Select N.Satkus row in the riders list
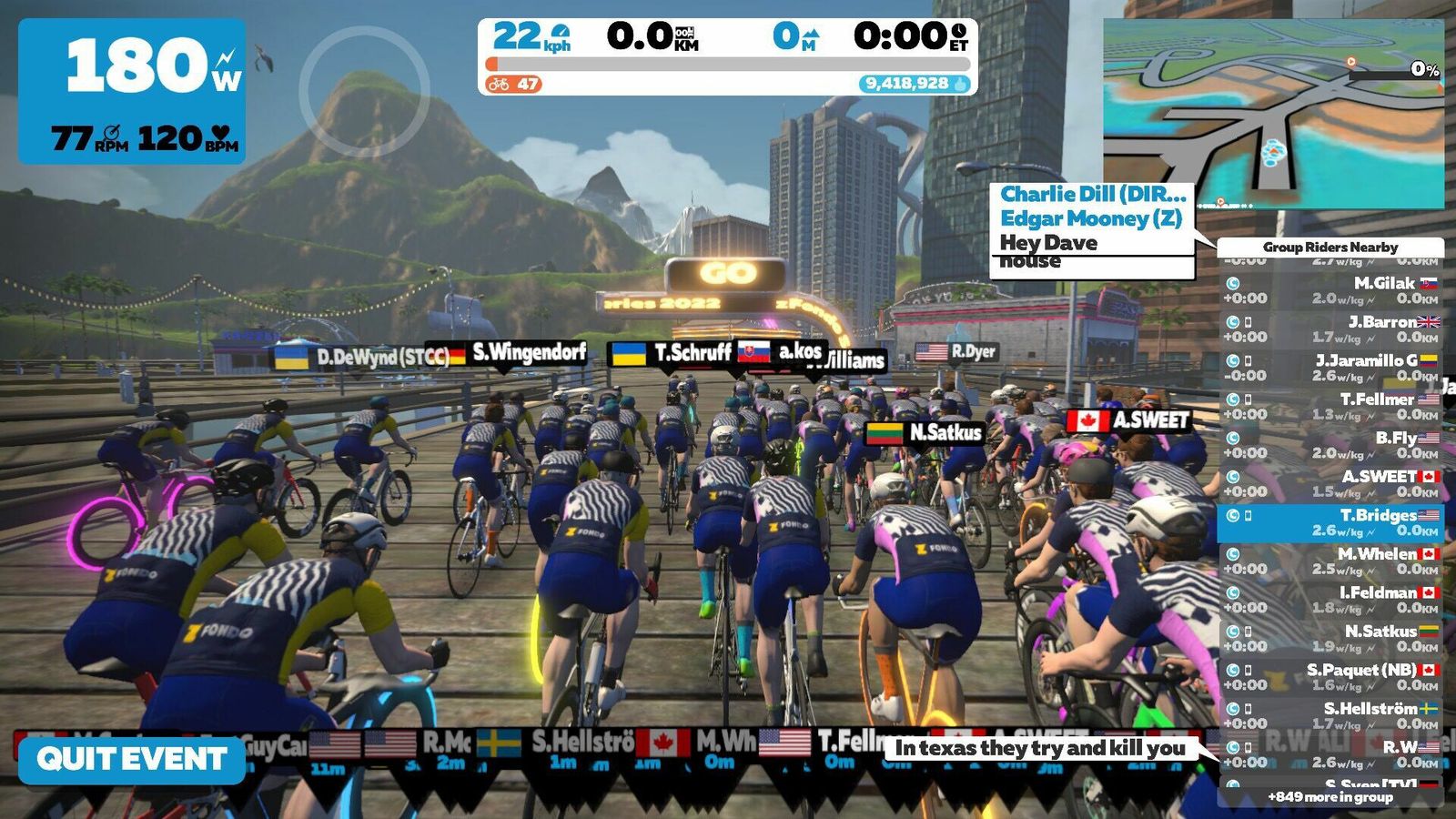This screenshot has width=1456, height=819. click(1330, 639)
